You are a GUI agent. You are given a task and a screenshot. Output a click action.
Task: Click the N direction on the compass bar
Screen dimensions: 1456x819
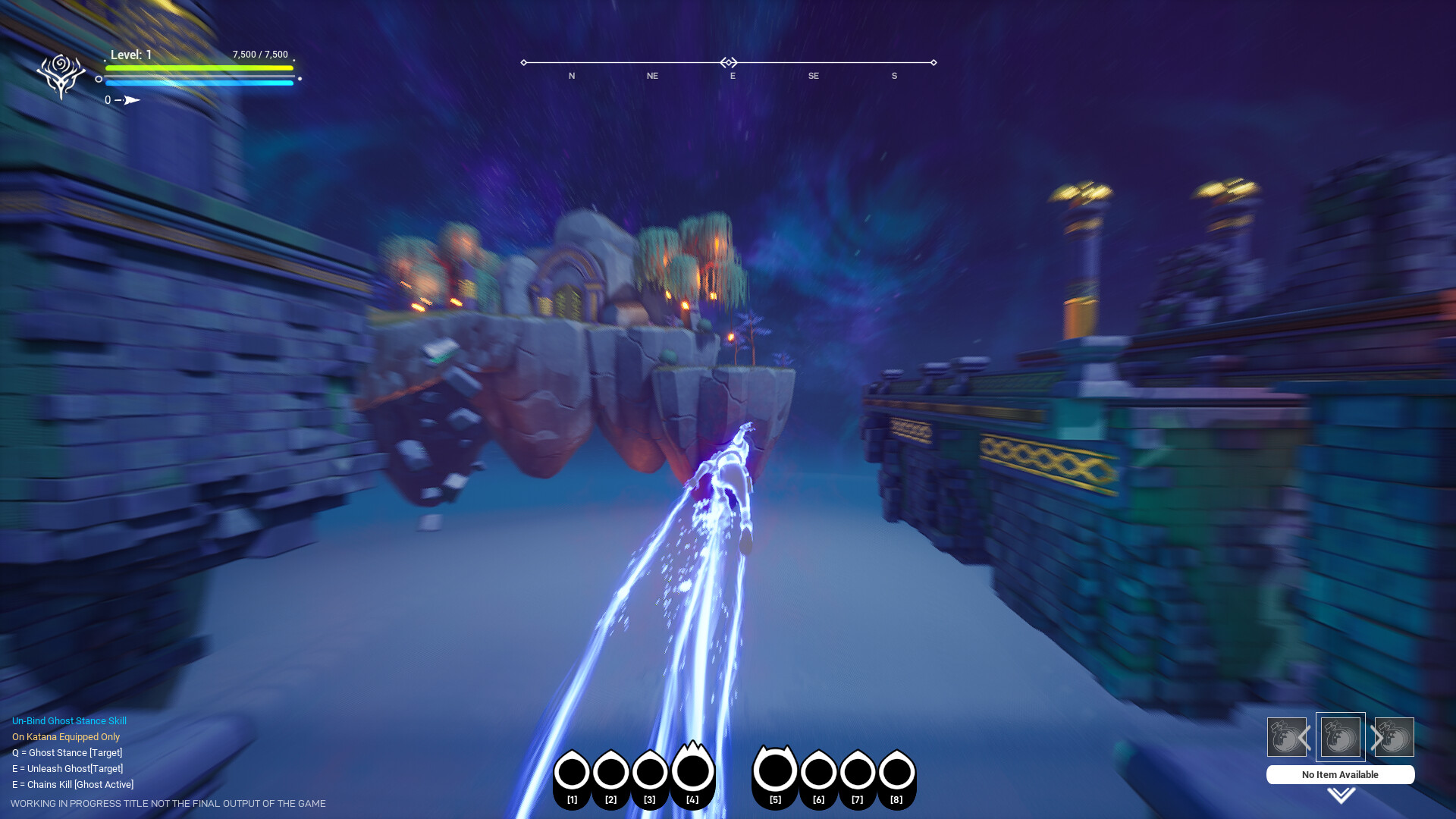(x=571, y=76)
